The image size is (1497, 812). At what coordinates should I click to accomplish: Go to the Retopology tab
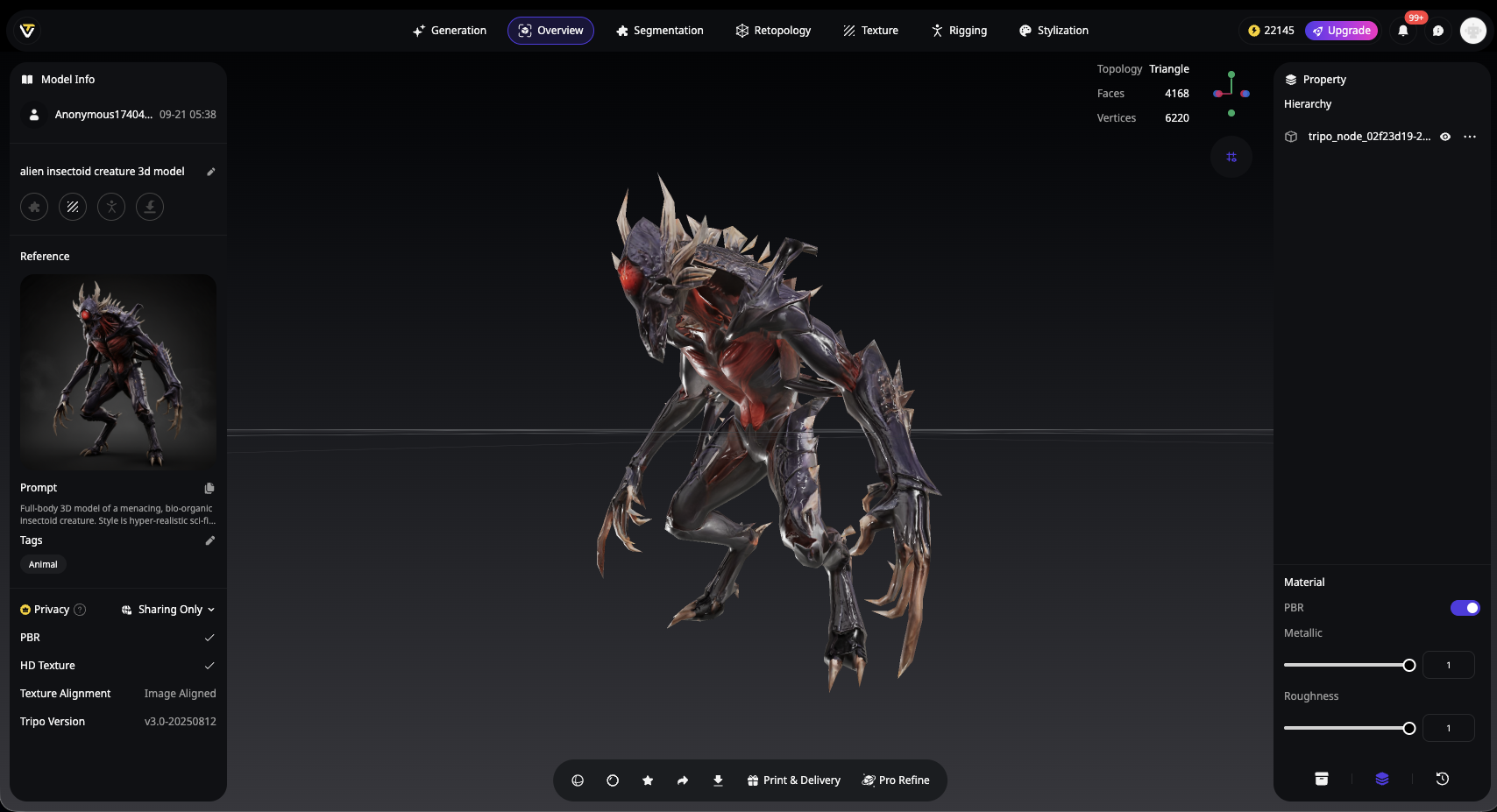click(x=773, y=31)
